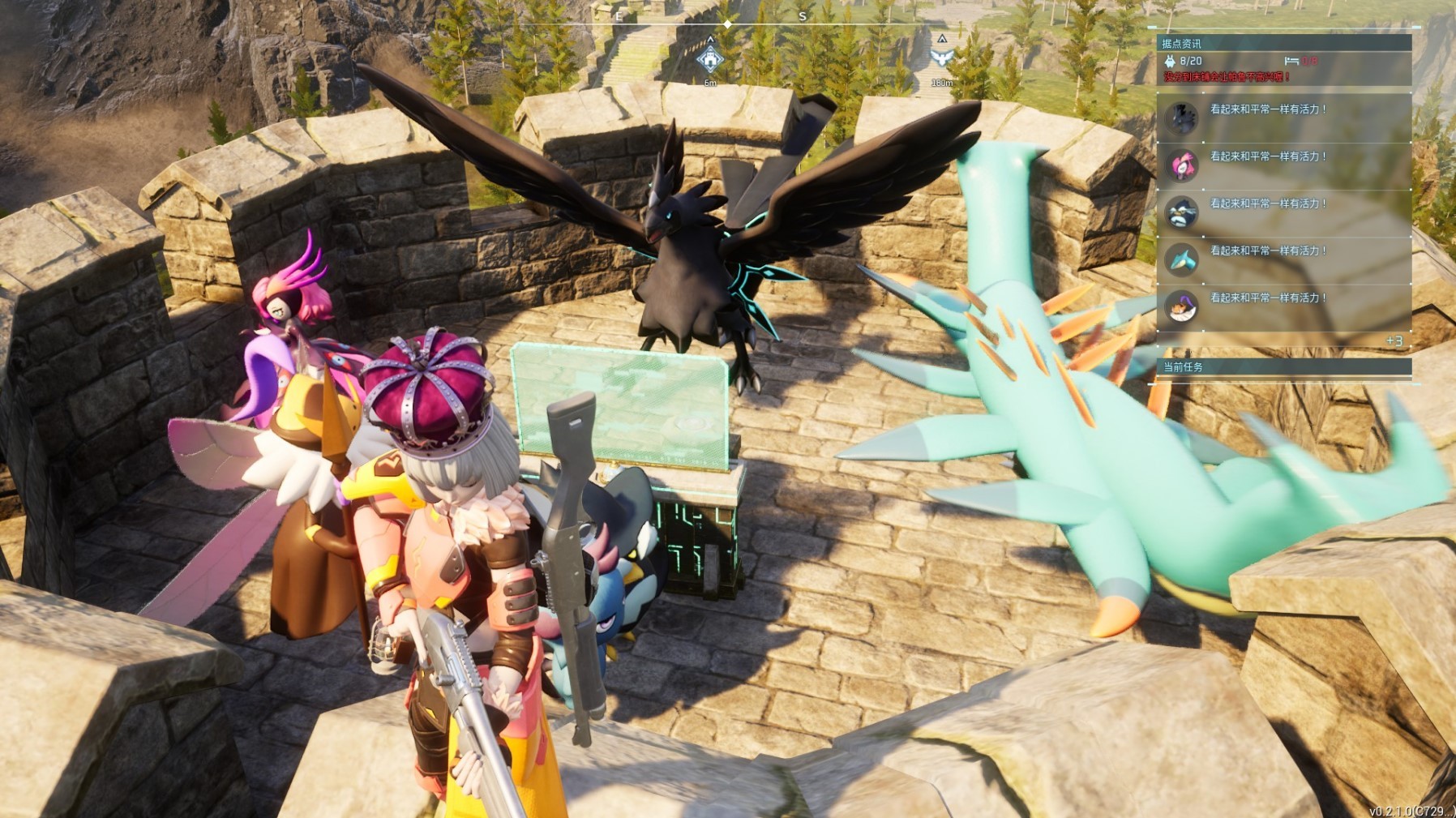Open the 据点资讯 base info header
The image size is (1456, 818).
click(1182, 44)
